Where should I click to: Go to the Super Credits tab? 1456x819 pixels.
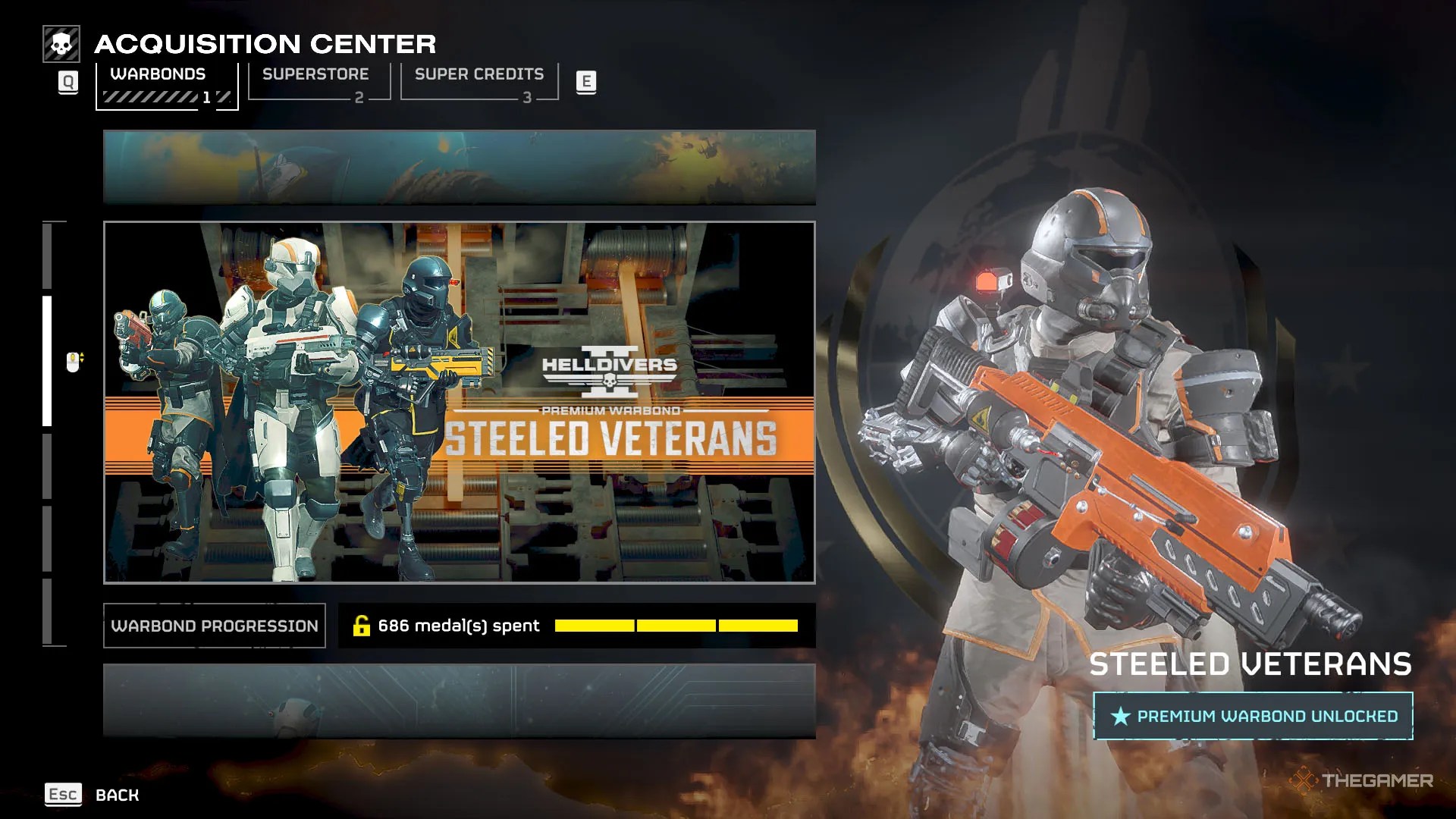(x=479, y=82)
